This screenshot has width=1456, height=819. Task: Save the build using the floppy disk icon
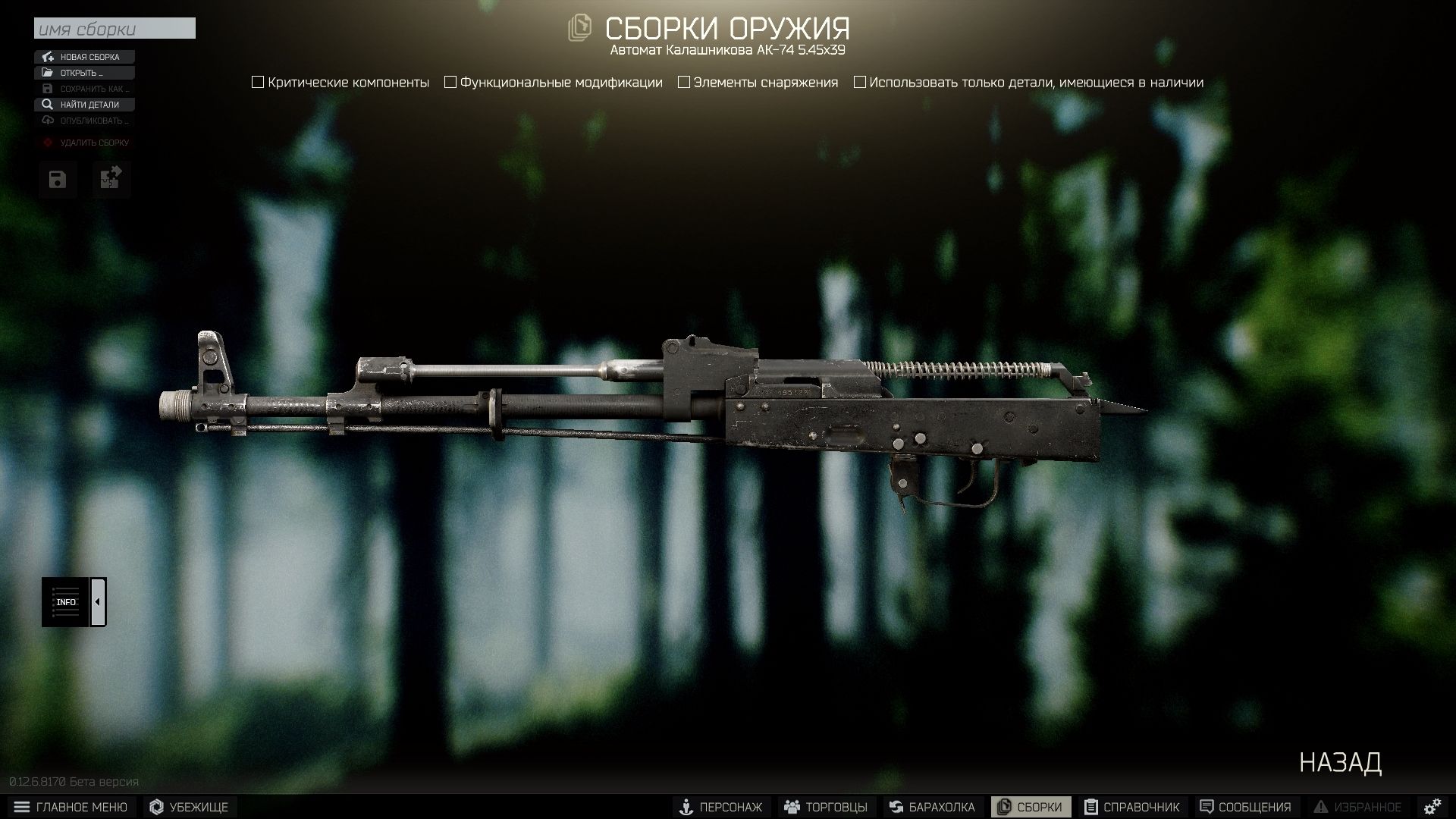pos(57,179)
